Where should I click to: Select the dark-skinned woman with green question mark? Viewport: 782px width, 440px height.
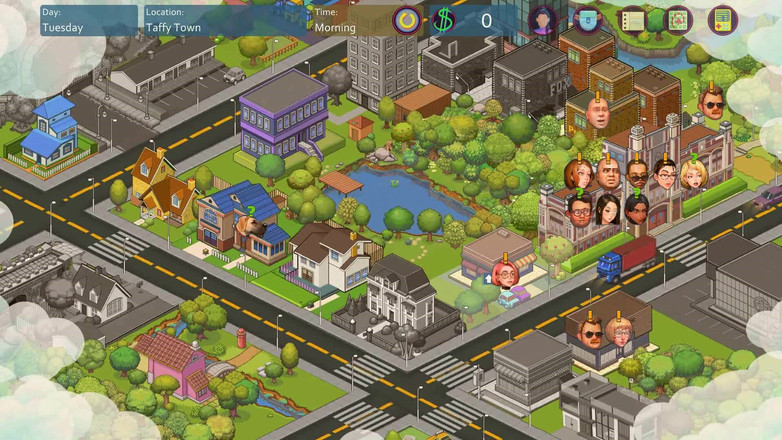pyautogui.click(x=636, y=210)
